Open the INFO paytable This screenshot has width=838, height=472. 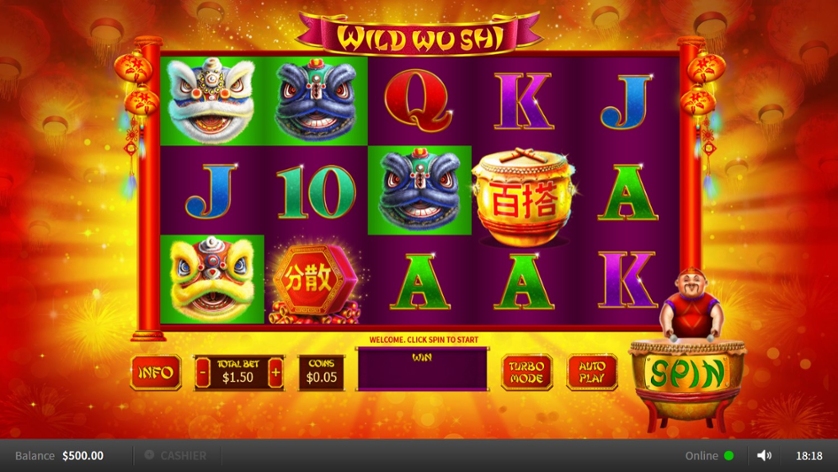pyautogui.click(x=155, y=373)
